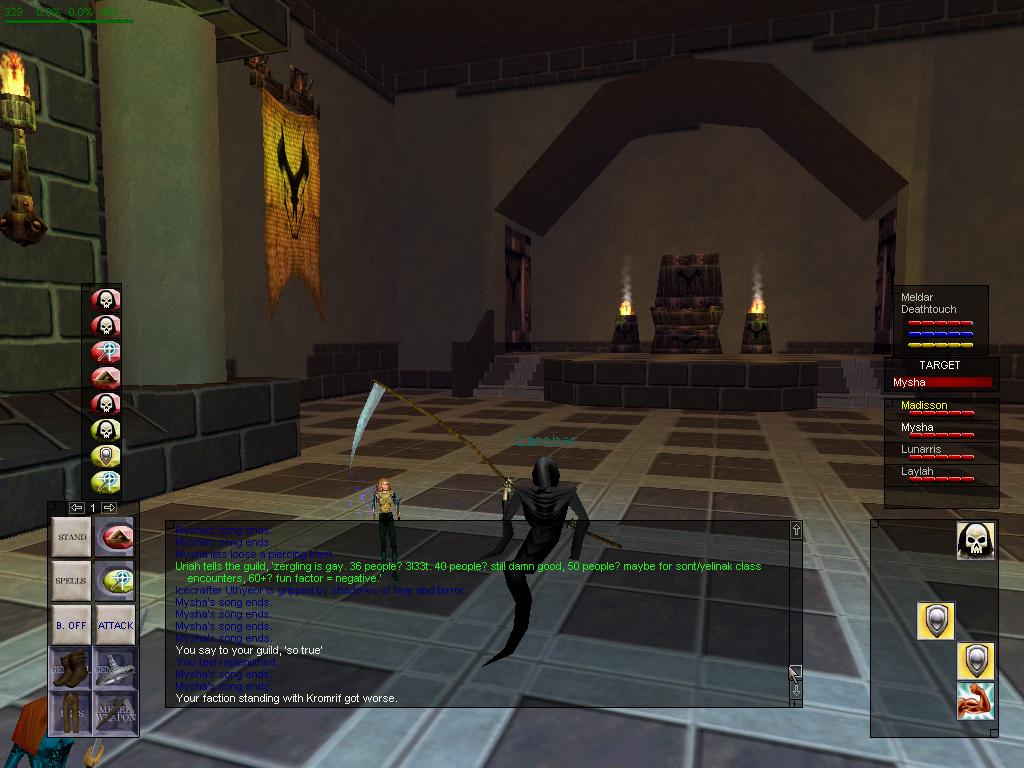Click the skull buff icon

point(974,541)
